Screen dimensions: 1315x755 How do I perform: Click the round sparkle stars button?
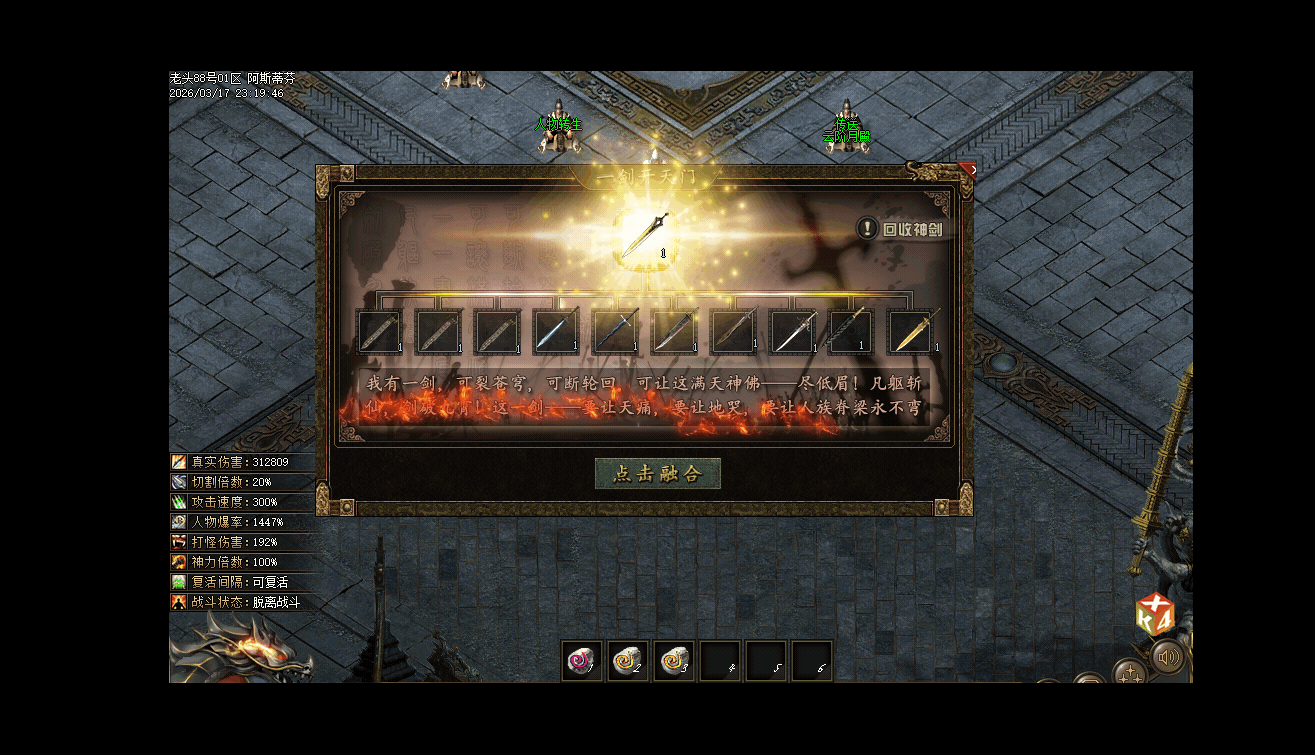click(1130, 673)
